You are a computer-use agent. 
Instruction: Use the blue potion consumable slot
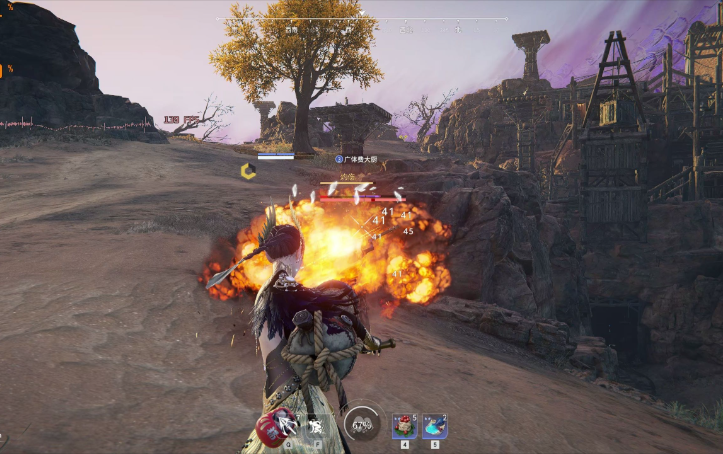pyautogui.click(x=434, y=426)
